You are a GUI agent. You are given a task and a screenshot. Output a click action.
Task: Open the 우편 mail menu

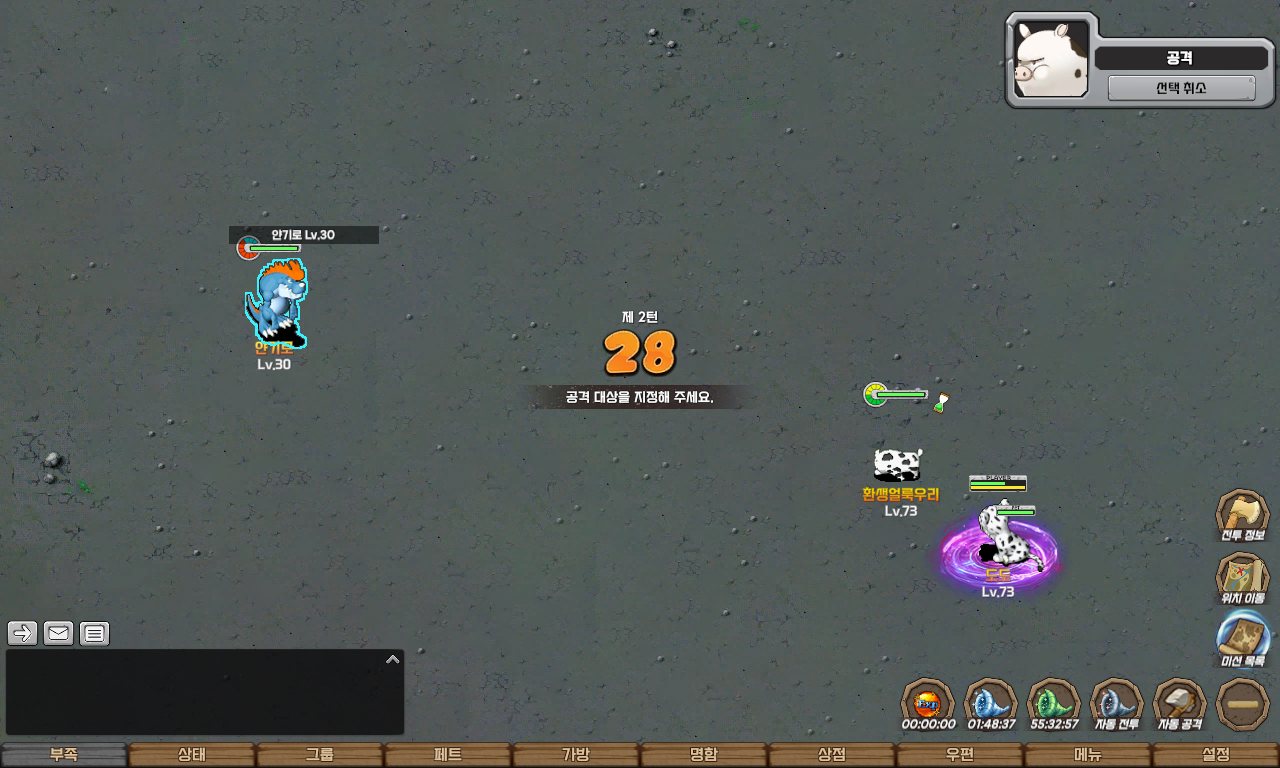(959, 755)
